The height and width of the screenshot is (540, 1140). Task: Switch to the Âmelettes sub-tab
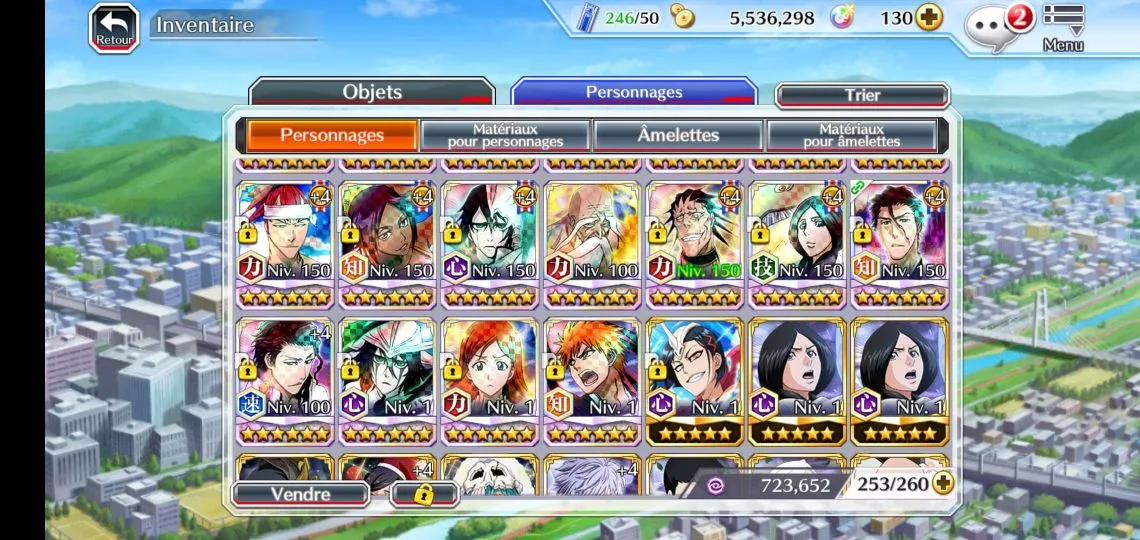(x=678, y=135)
